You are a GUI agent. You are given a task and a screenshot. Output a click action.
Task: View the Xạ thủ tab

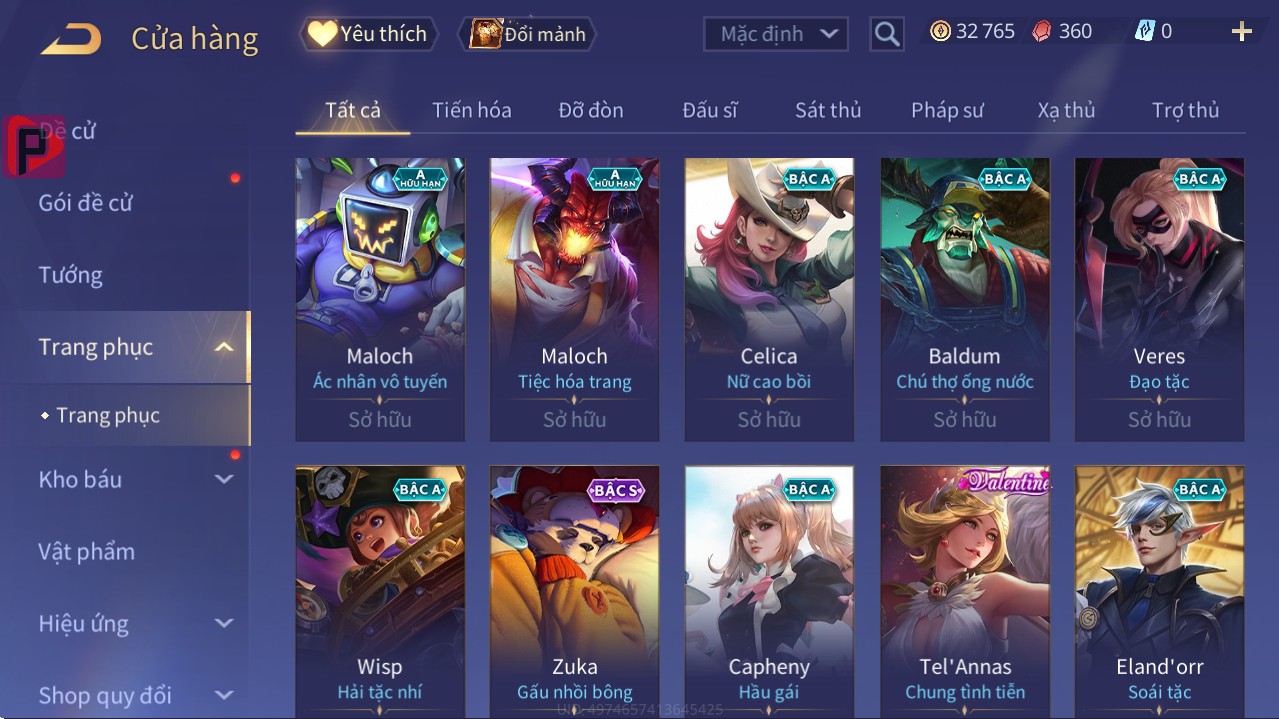(x=1066, y=110)
